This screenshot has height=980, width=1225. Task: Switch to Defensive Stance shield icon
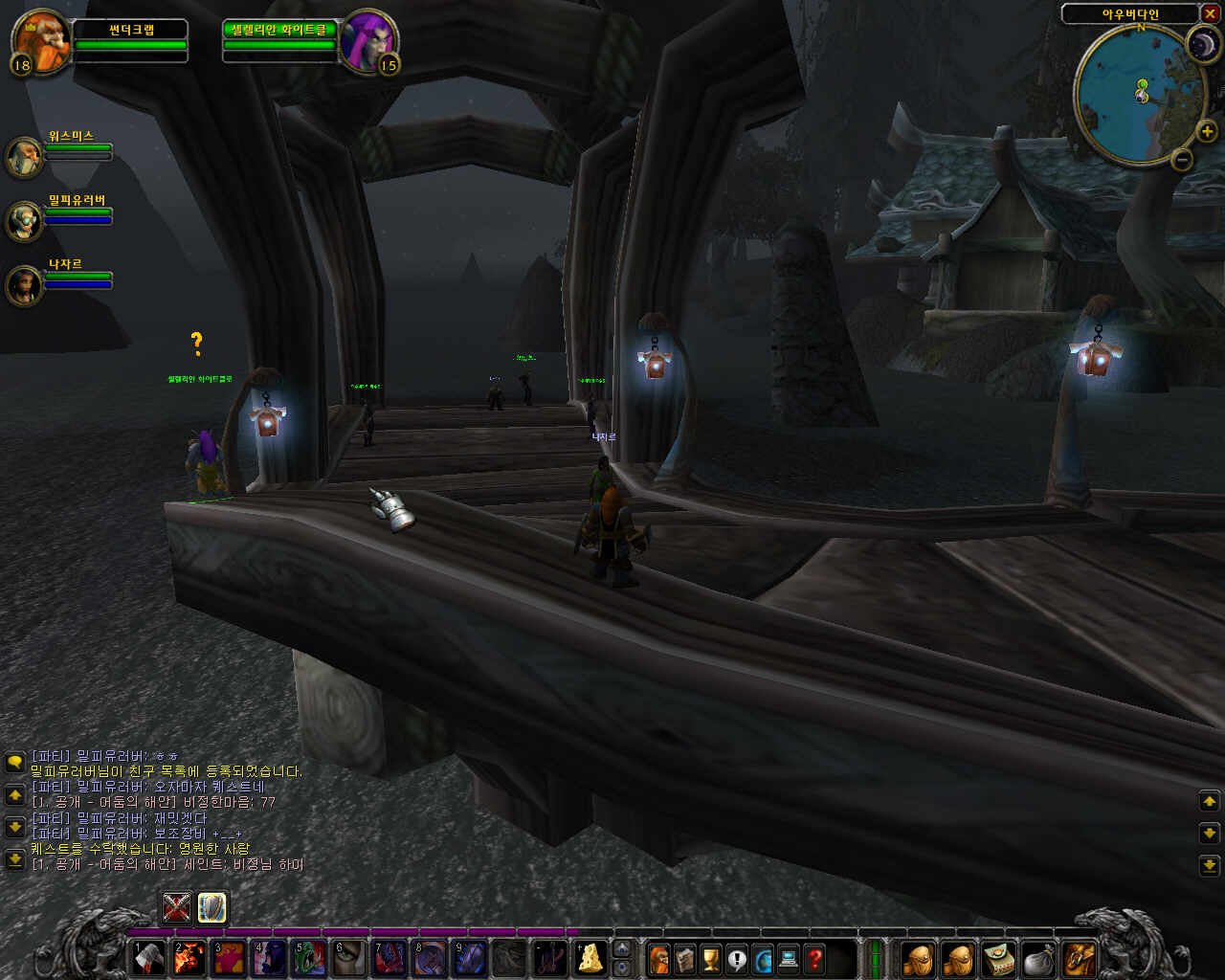(x=212, y=906)
